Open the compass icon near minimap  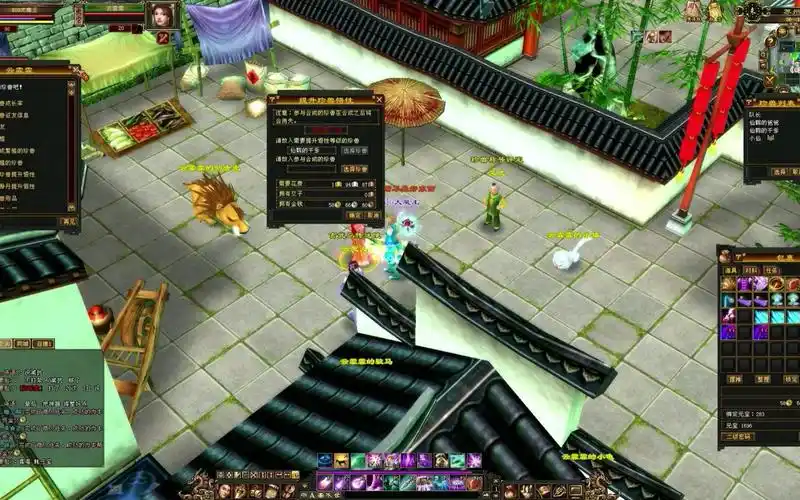(x=751, y=10)
